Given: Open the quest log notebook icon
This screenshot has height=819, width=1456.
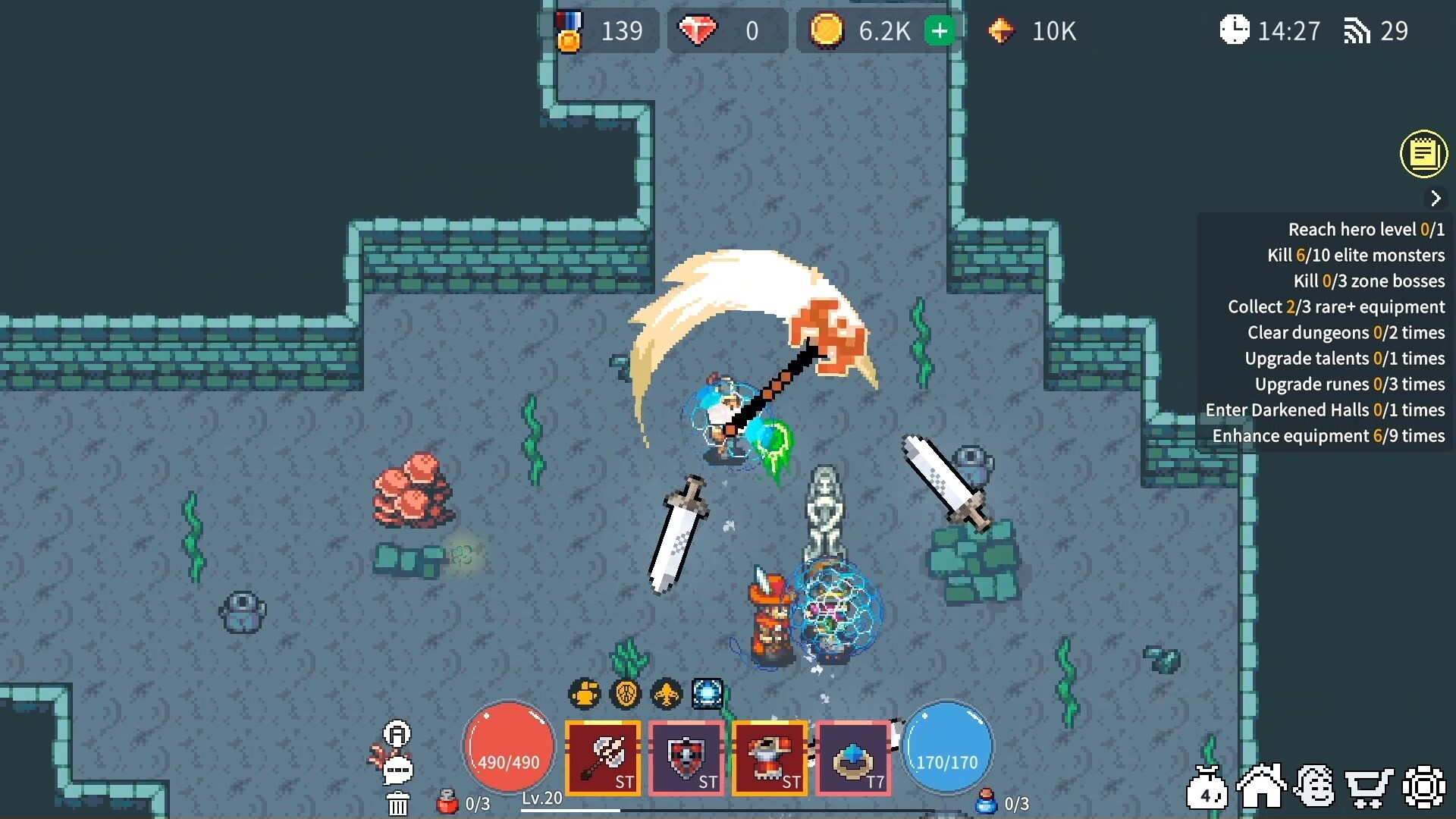Looking at the screenshot, I should [1425, 154].
